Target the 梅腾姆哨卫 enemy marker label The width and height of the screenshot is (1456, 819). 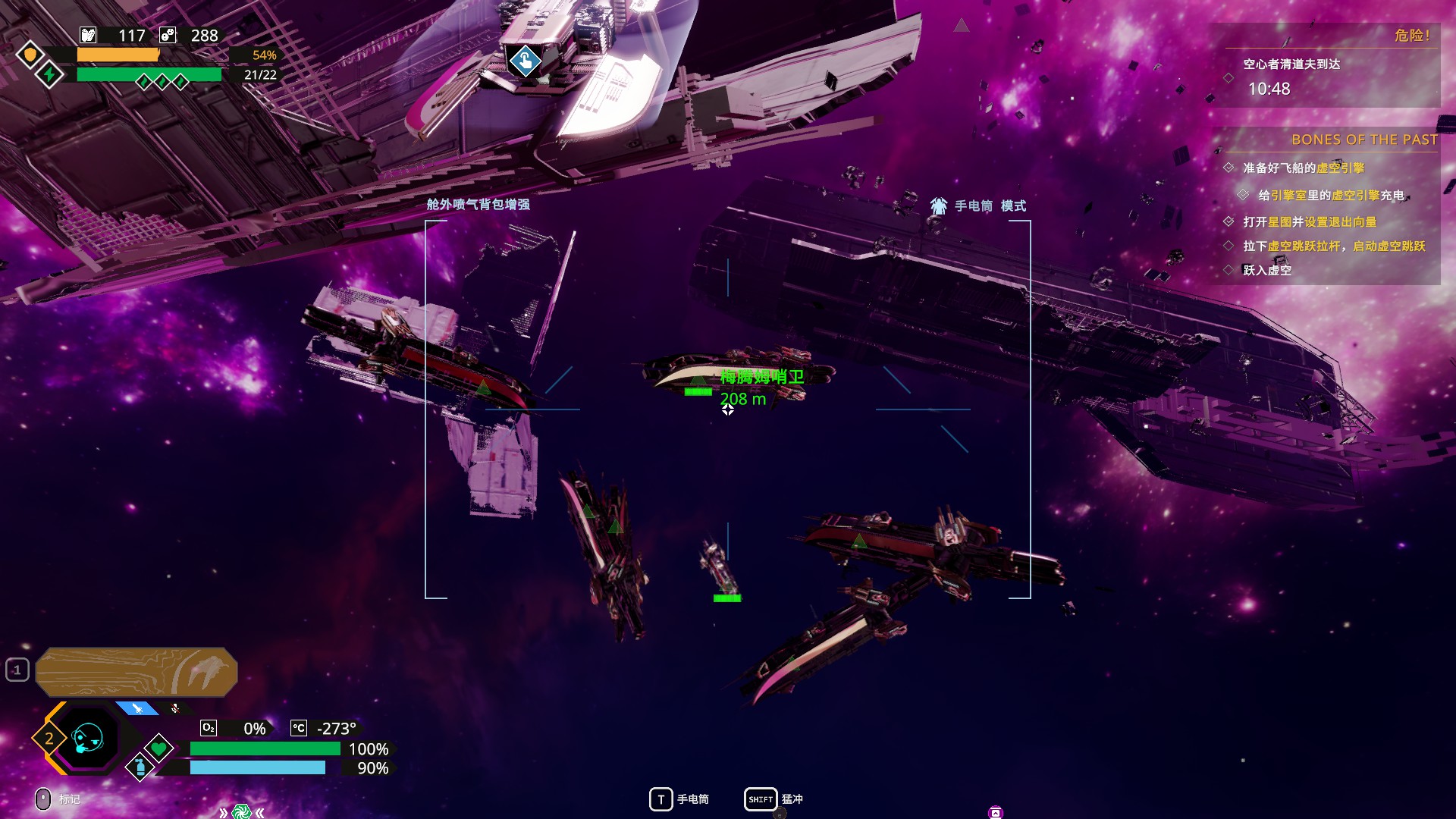761,377
